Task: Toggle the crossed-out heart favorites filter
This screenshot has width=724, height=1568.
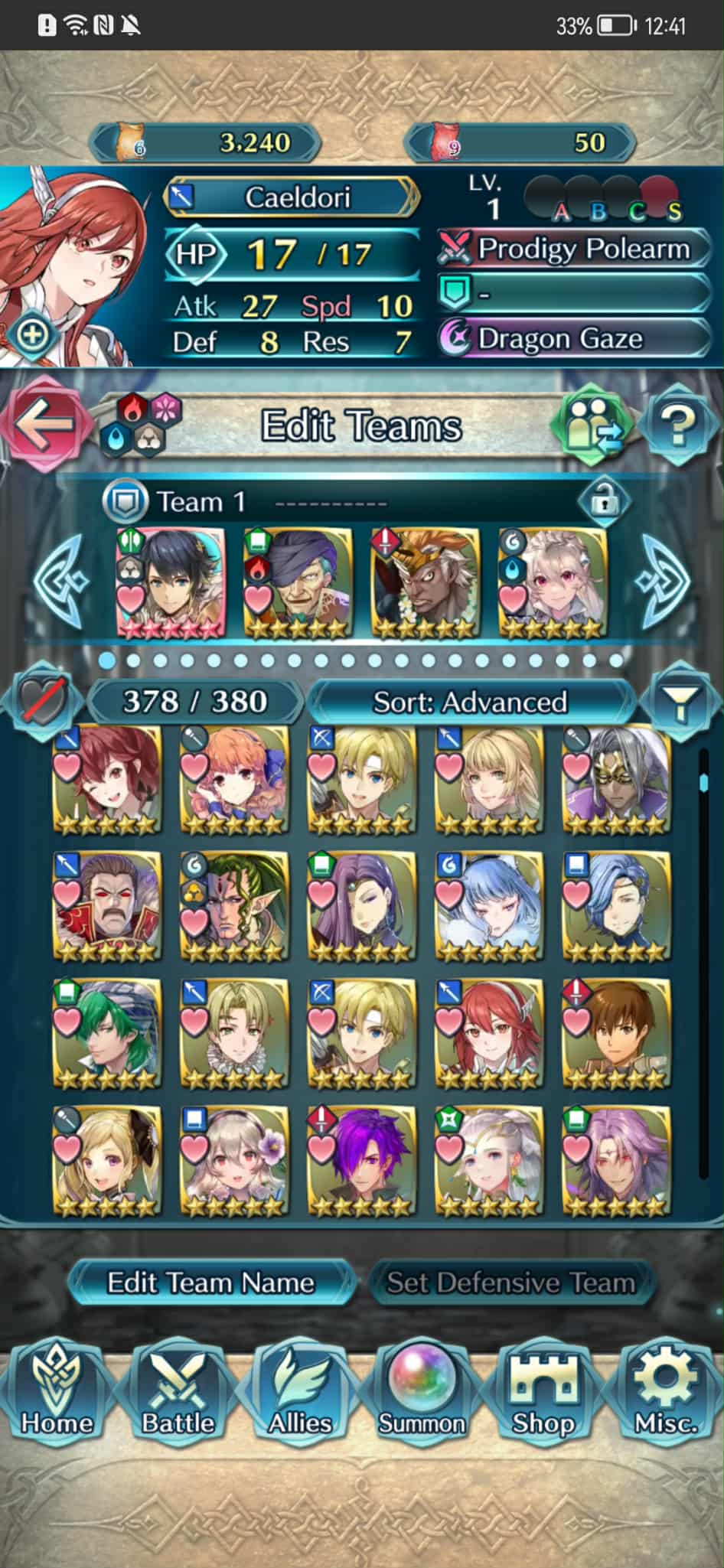Action: tap(41, 700)
